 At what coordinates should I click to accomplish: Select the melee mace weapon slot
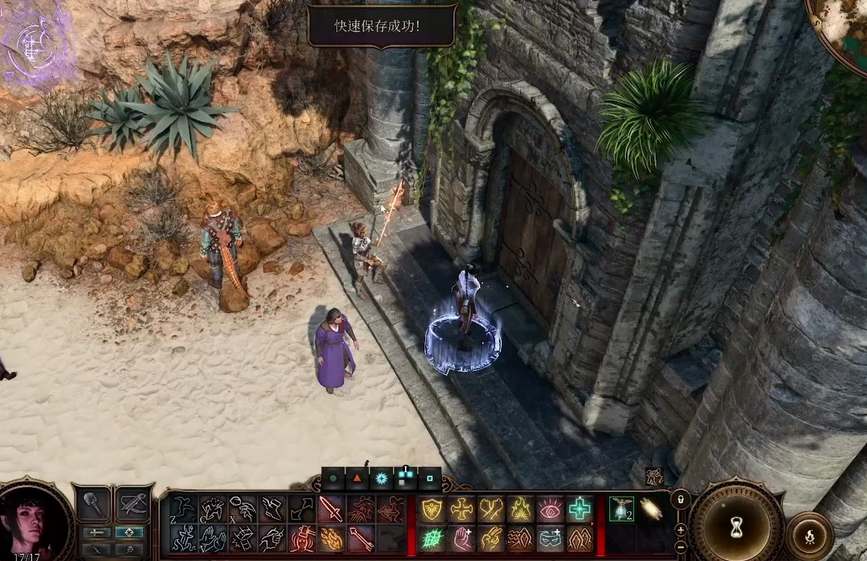(92, 504)
